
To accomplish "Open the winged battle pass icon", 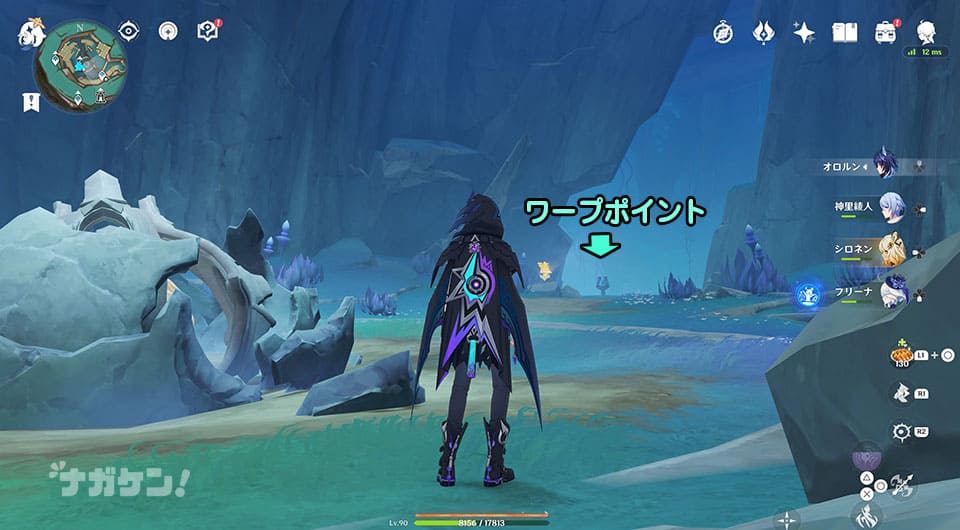I will pos(763,32).
